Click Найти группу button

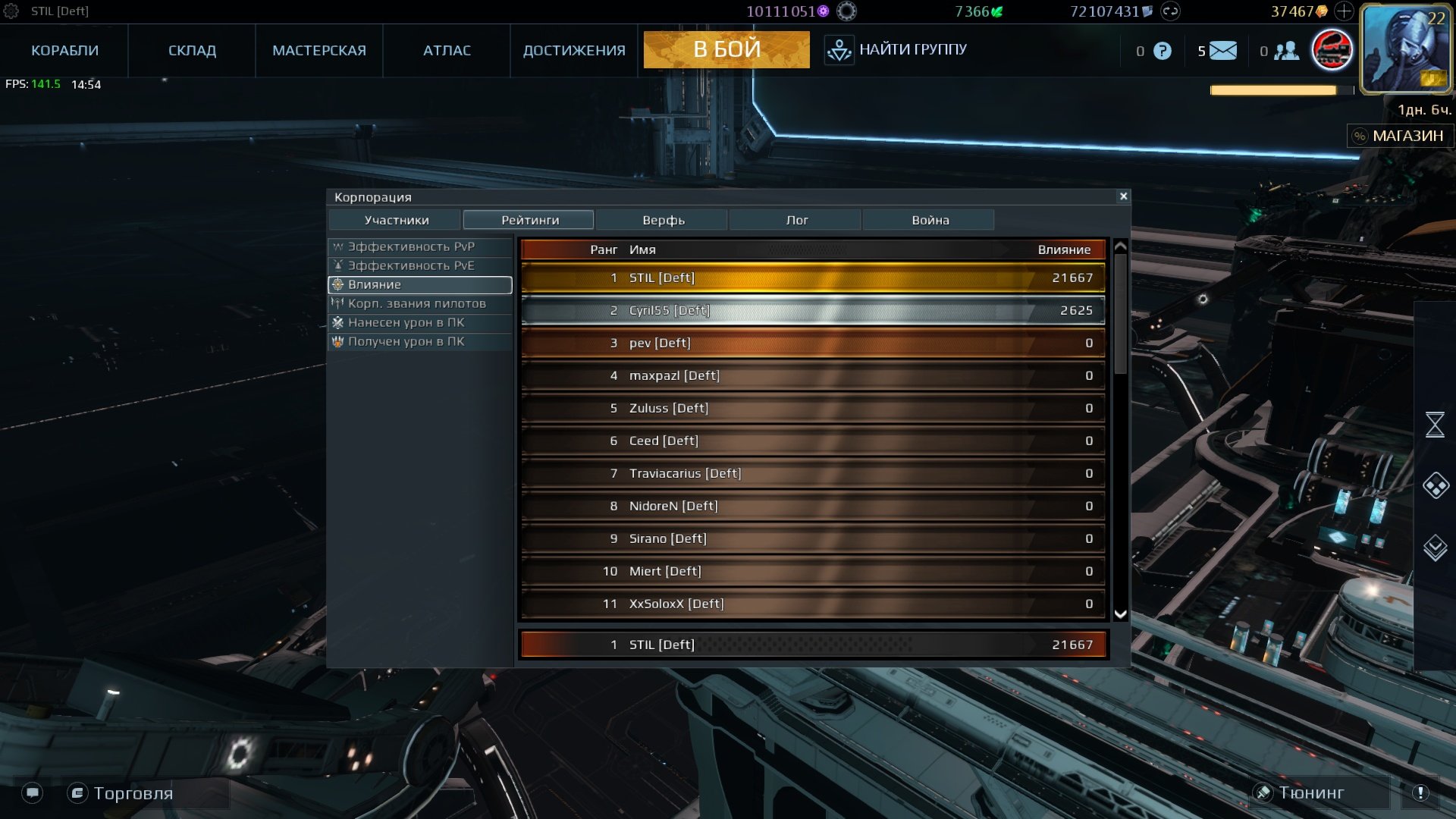tap(896, 50)
